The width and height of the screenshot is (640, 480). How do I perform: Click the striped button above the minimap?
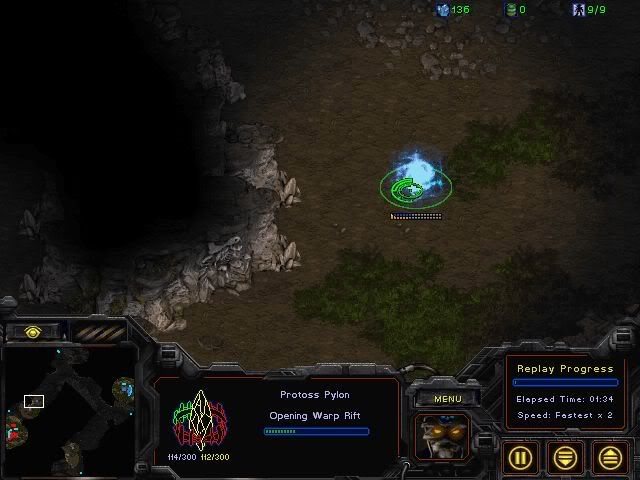pos(97,332)
